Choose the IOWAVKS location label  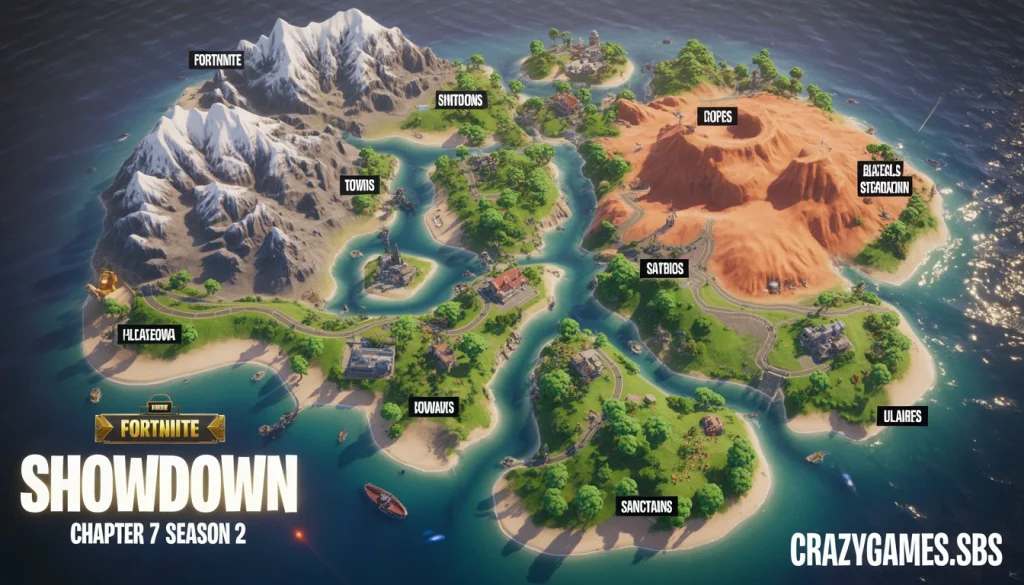point(434,406)
